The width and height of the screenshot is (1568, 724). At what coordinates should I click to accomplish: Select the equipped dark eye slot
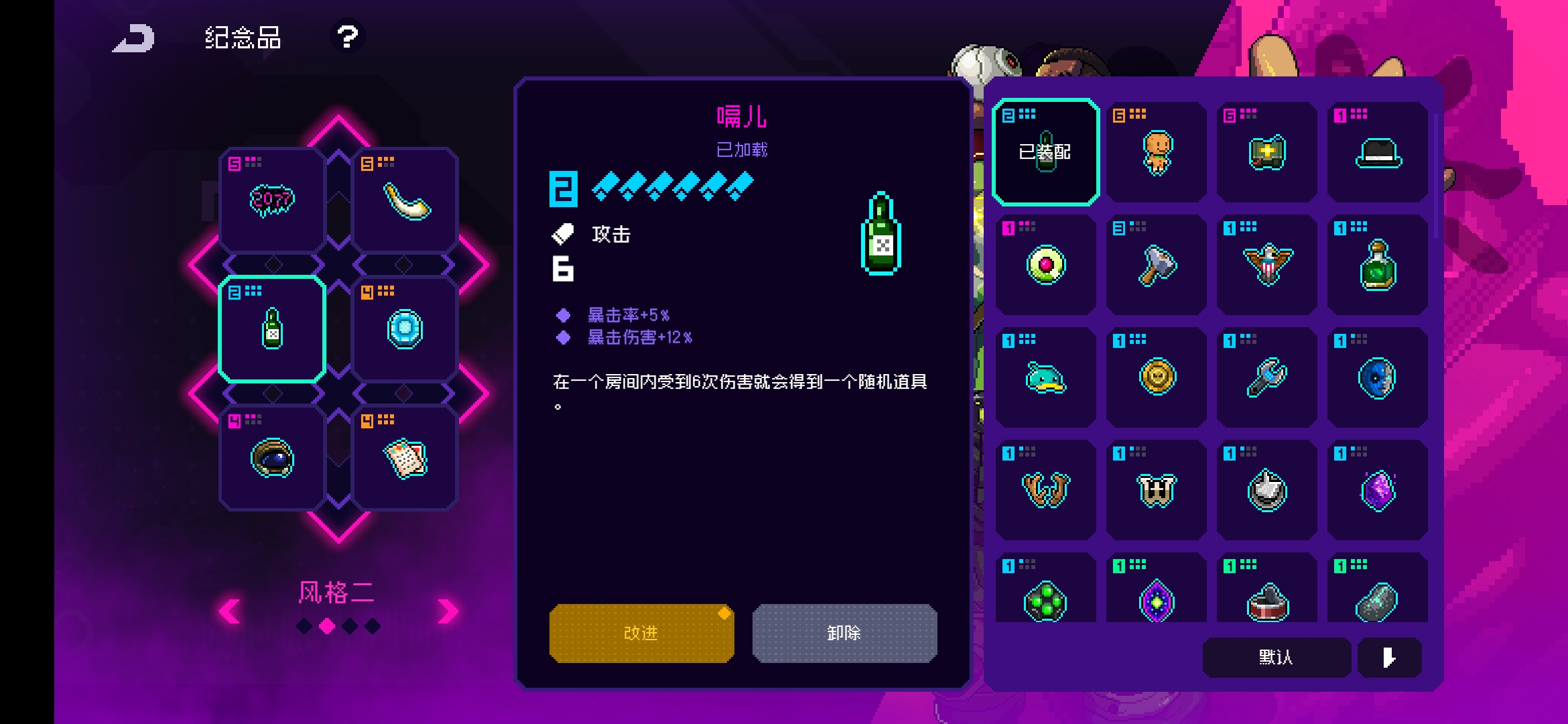coord(272,458)
